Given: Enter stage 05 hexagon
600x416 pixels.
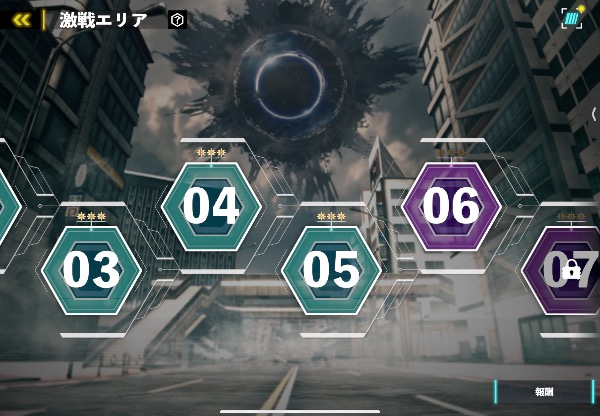Looking at the screenshot, I should 331,269.
